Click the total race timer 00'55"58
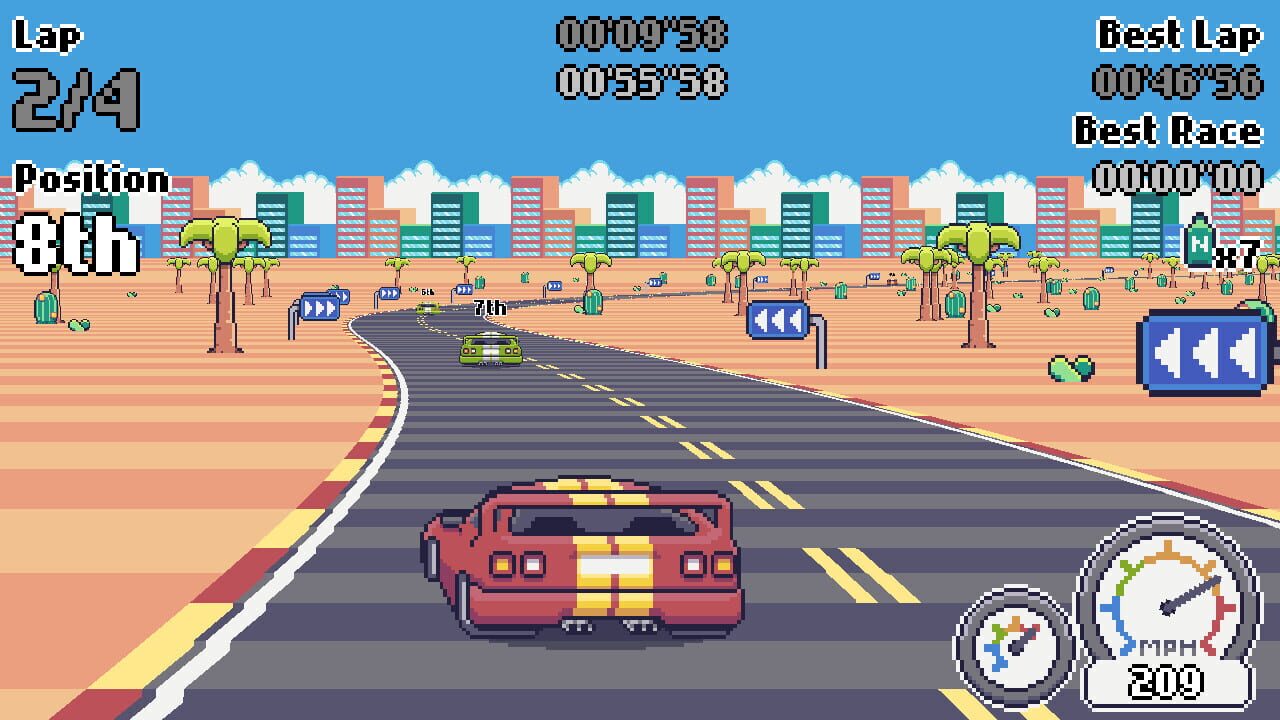This screenshot has width=1280, height=720. pos(645,82)
